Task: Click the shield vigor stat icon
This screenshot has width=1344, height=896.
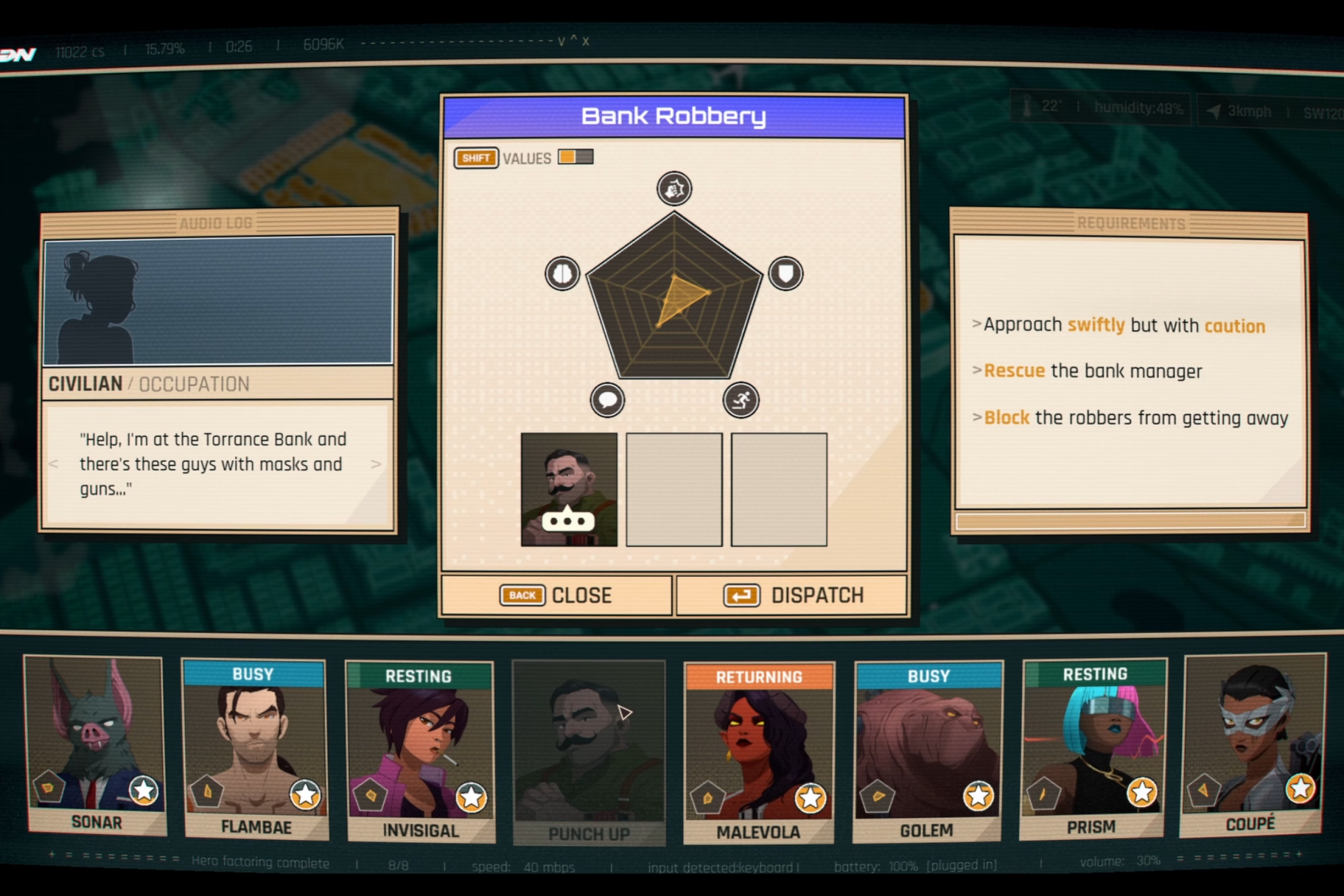Action: (x=786, y=273)
